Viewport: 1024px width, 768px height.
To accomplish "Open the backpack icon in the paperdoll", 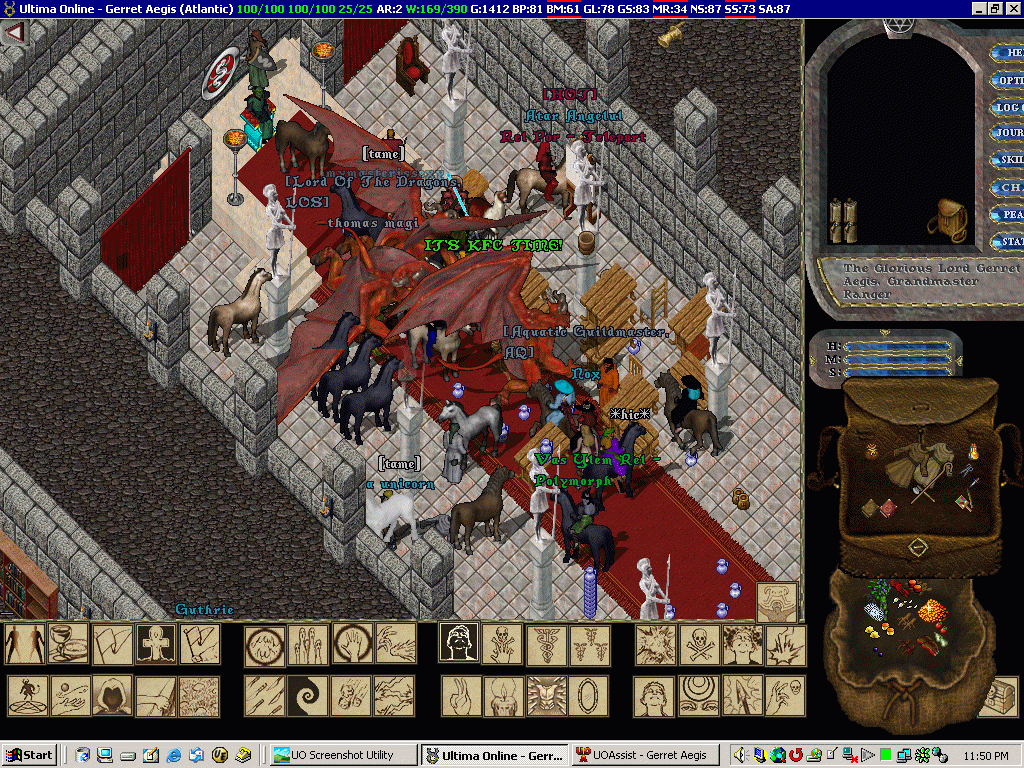I will tap(946, 216).
